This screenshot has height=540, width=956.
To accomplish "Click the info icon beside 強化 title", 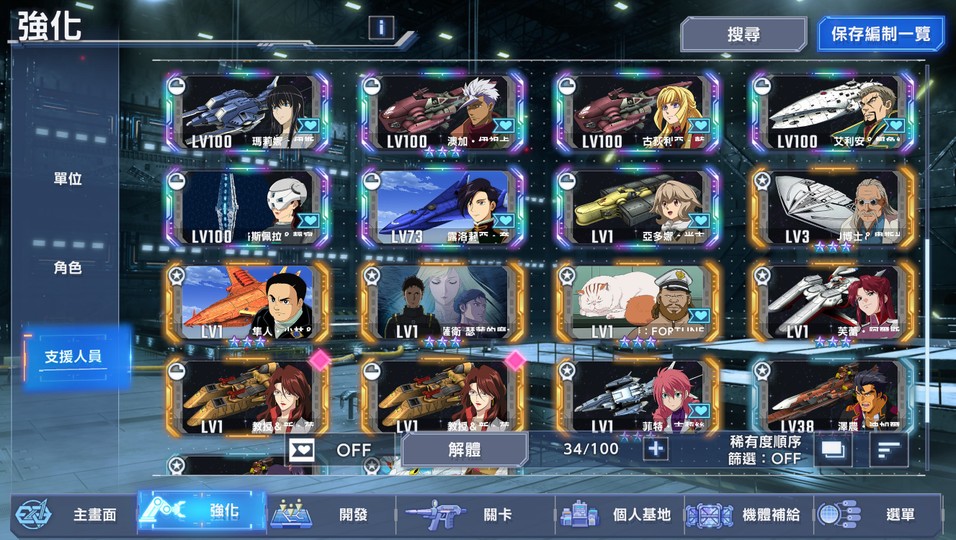I will tap(381, 28).
